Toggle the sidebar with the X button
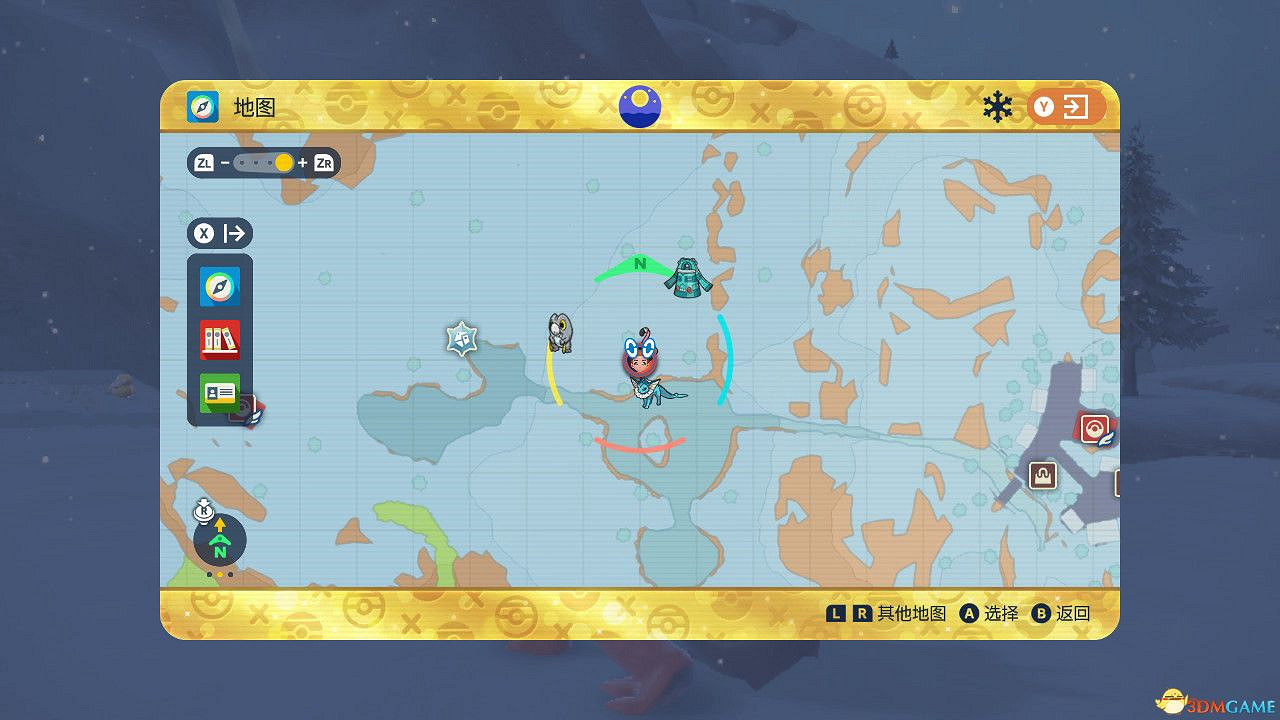This screenshot has width=1280, height=720. 203,233
